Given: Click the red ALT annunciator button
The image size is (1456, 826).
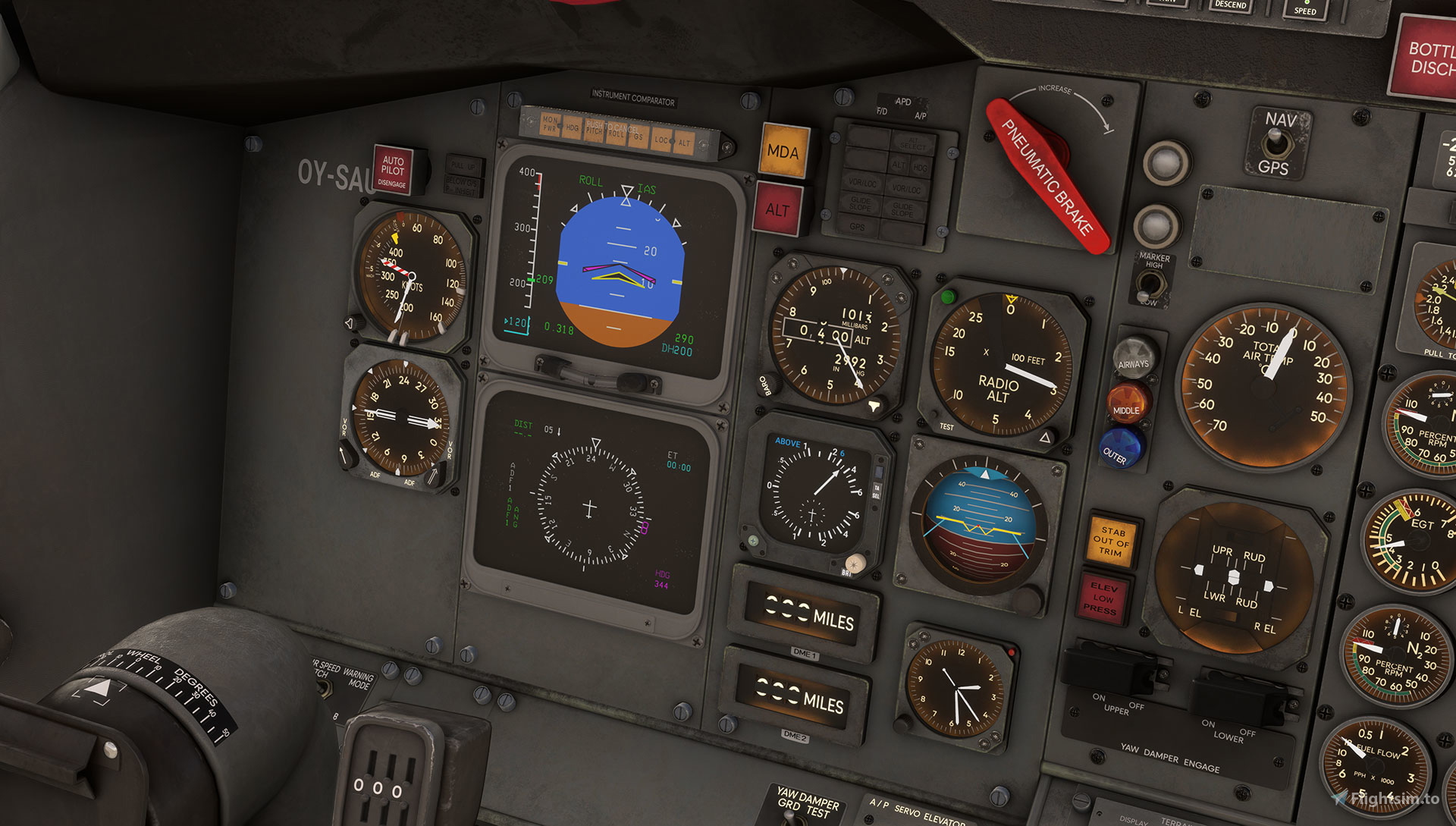Looking at the screenshot, I should [778, 209].
